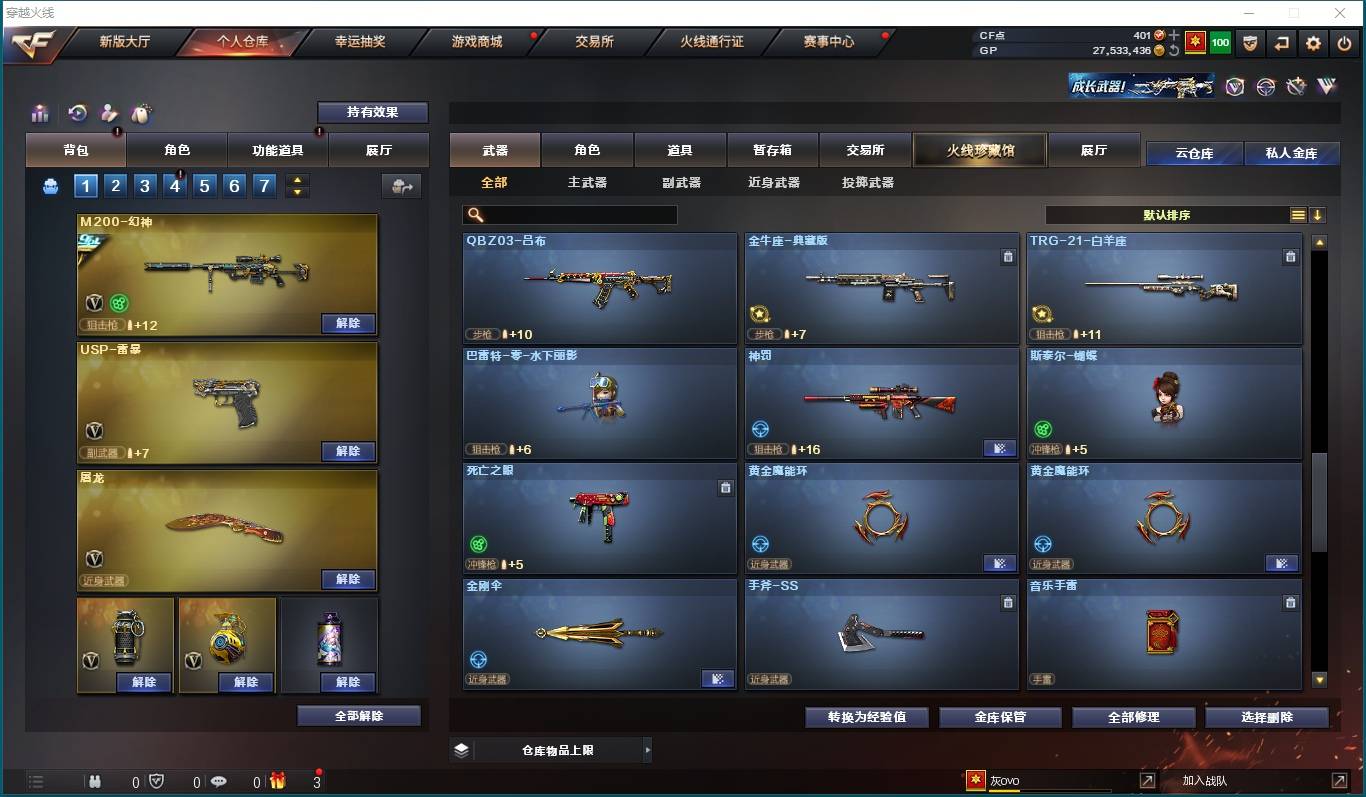
Task: Click the helmet icon left of the page numbers
Action: click(51, 186)
